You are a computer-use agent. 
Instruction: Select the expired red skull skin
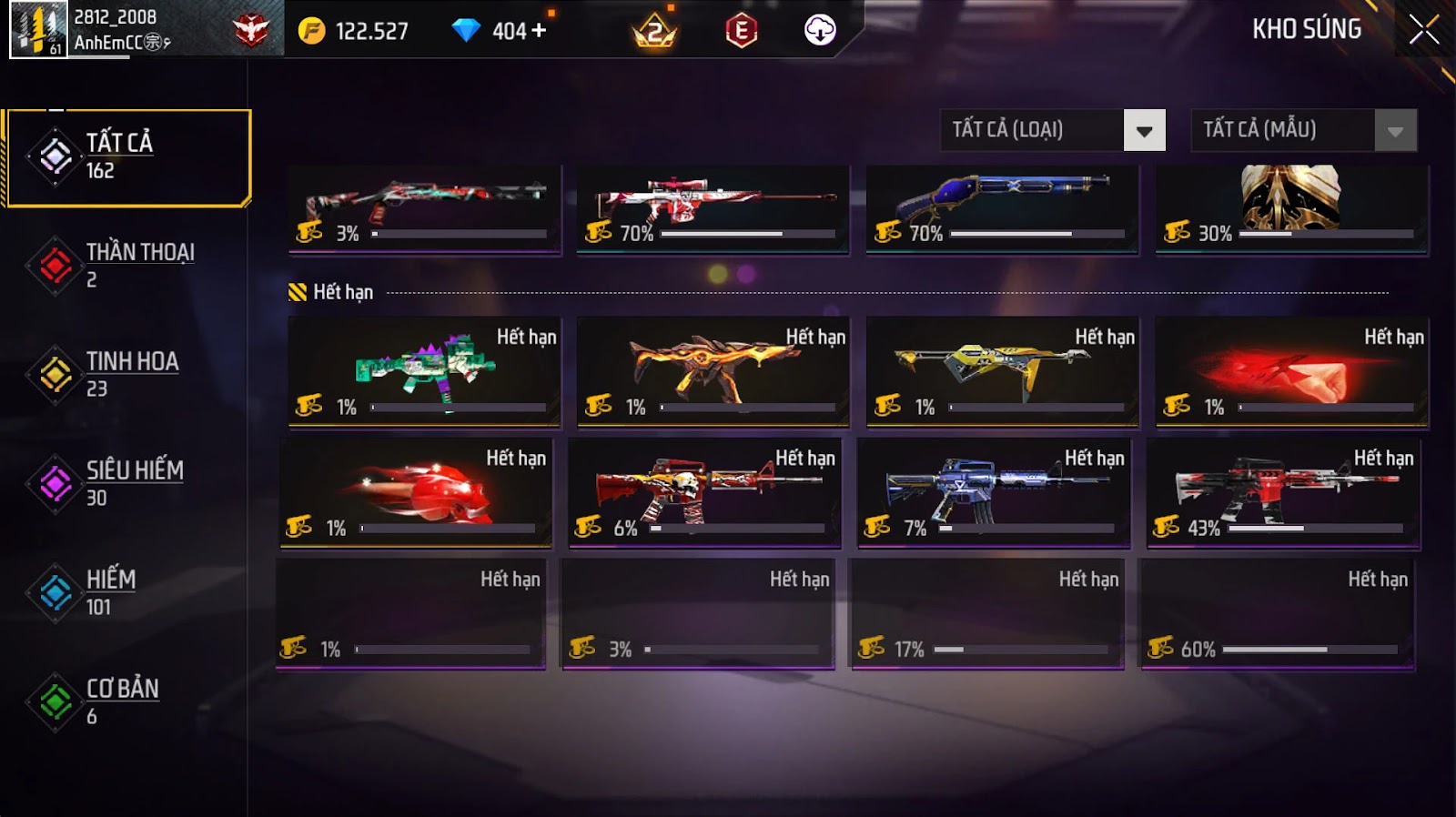point(416,492)
